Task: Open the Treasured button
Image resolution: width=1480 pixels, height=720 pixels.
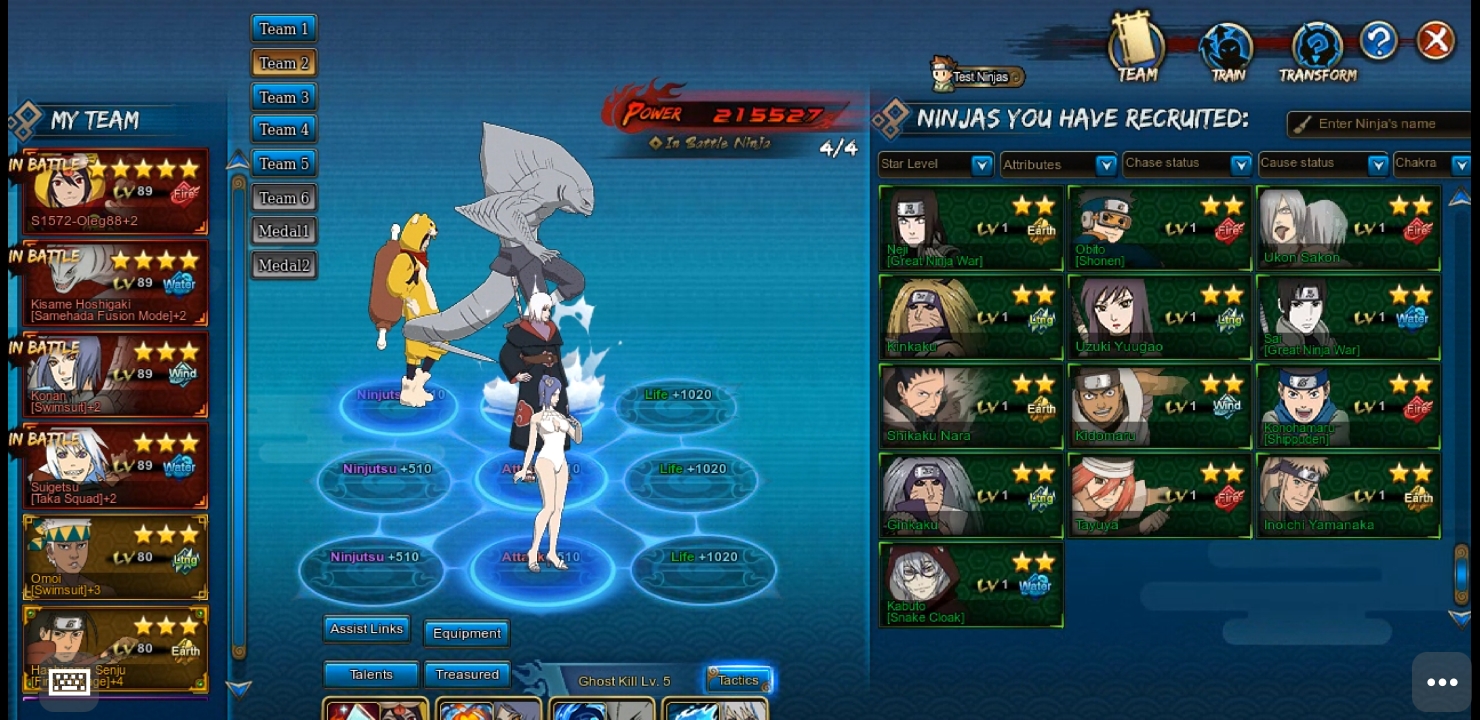Action: [467, 675]
